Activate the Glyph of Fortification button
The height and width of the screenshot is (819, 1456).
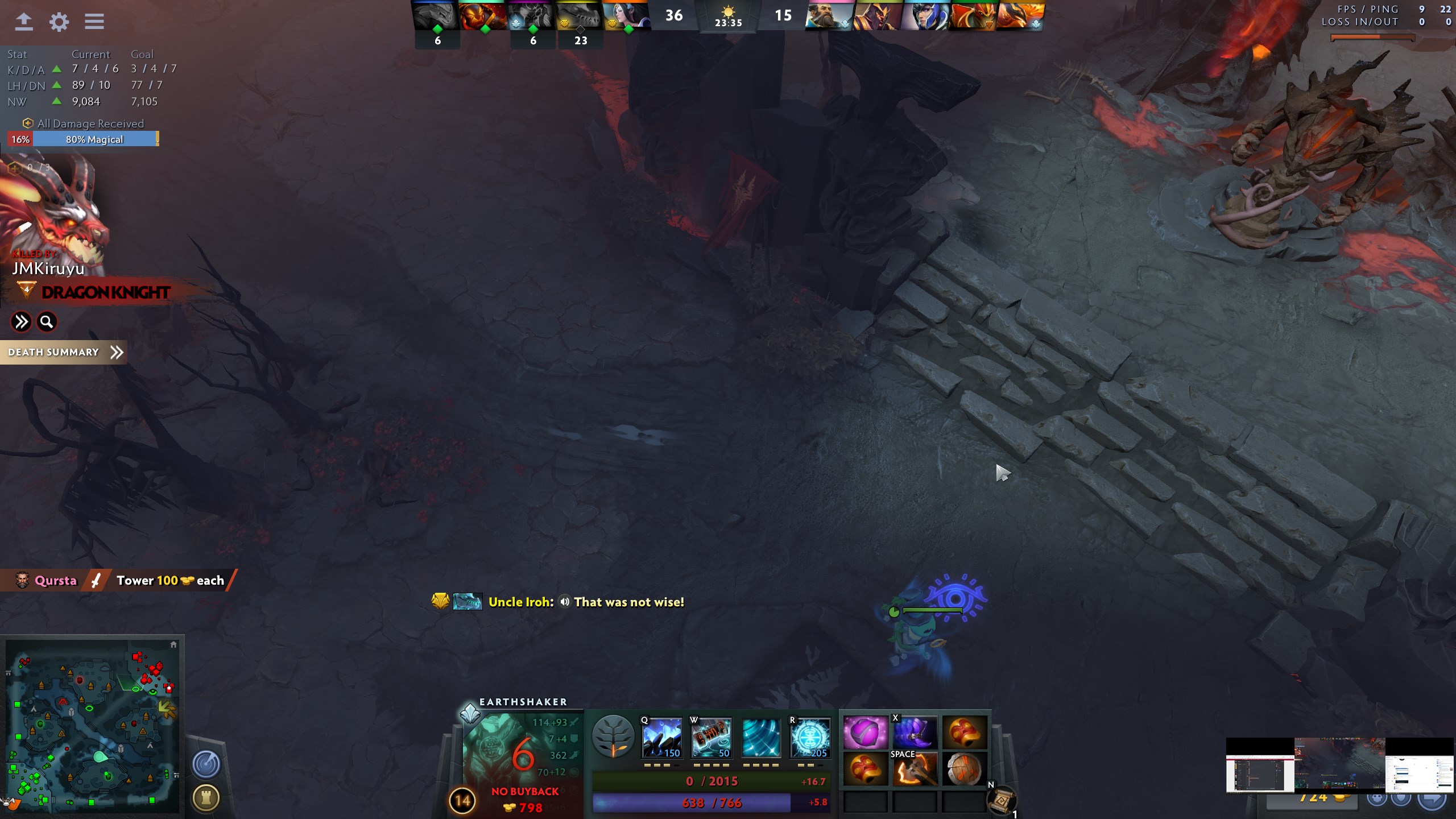point(206,798)
